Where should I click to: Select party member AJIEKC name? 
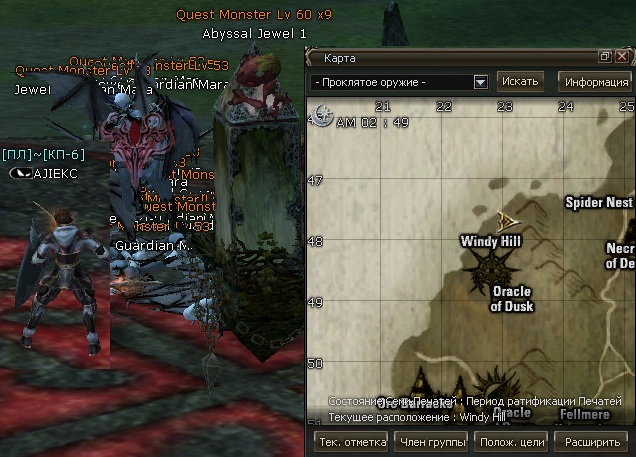[54, 173]
